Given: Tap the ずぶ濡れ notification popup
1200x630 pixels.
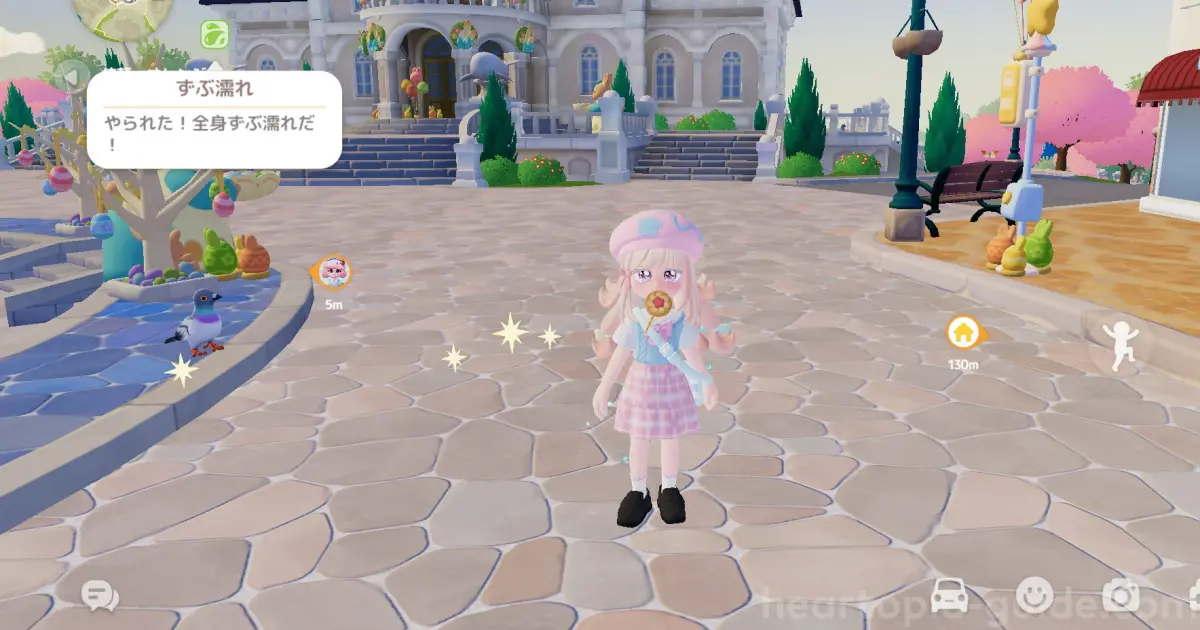Looking at the screenshot, I should [x=214, y=120].
